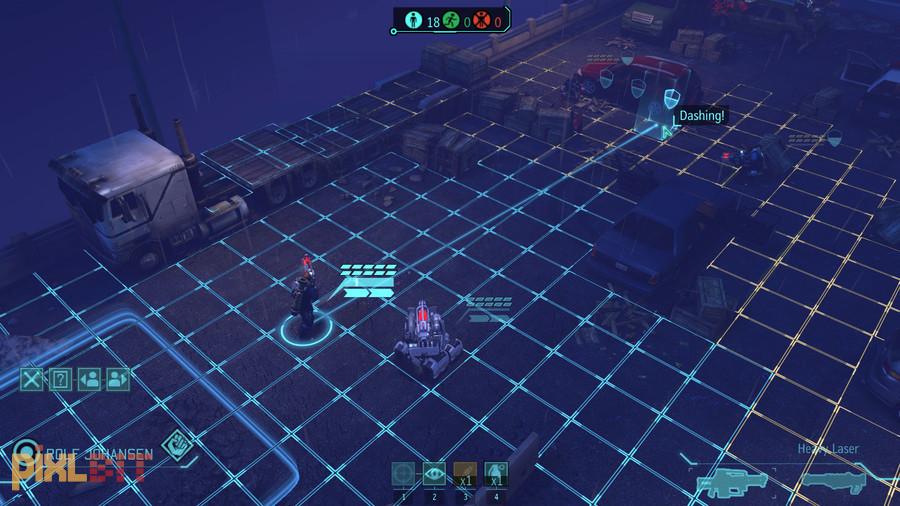This screenshot has width=900, height=506.
Task: Select ability slot 3 with x1 charge
Action: [464, 475]
